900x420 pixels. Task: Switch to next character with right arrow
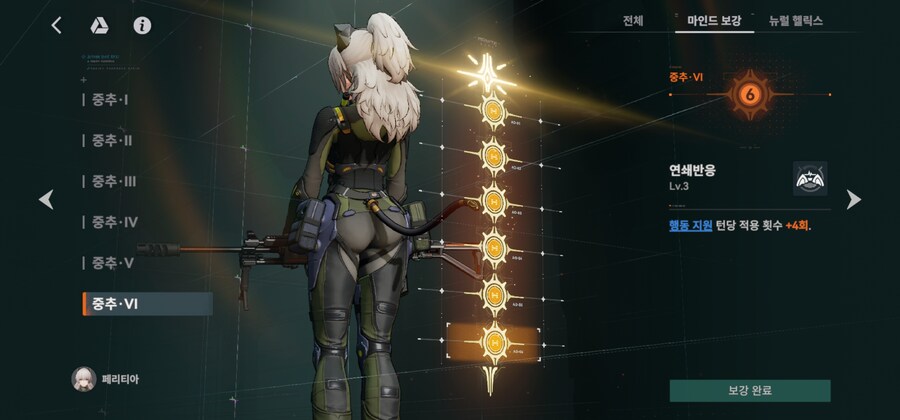pyautogui.click(x=853, y=200)
